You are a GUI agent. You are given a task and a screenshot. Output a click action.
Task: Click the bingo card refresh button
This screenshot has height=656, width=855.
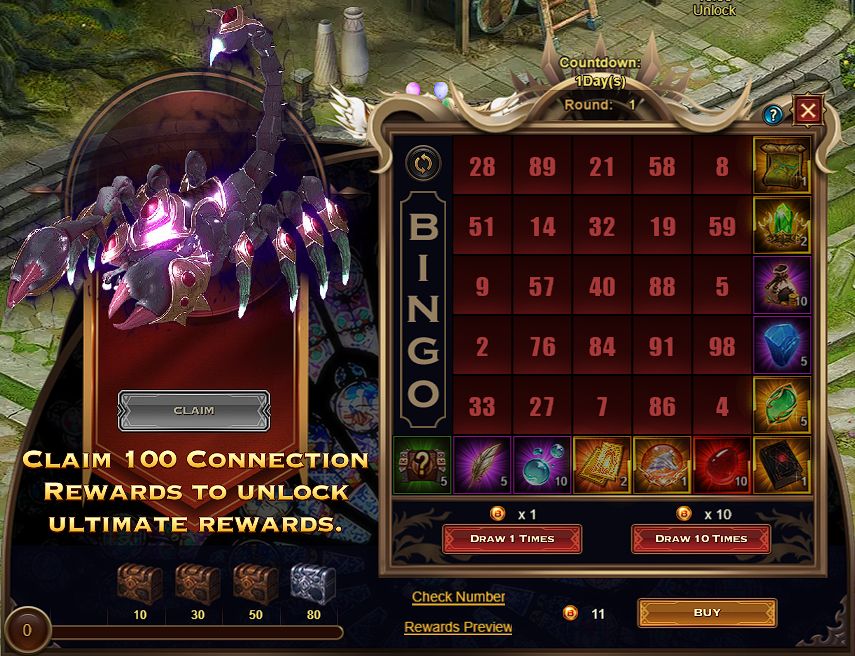click(x=422, y=163)
